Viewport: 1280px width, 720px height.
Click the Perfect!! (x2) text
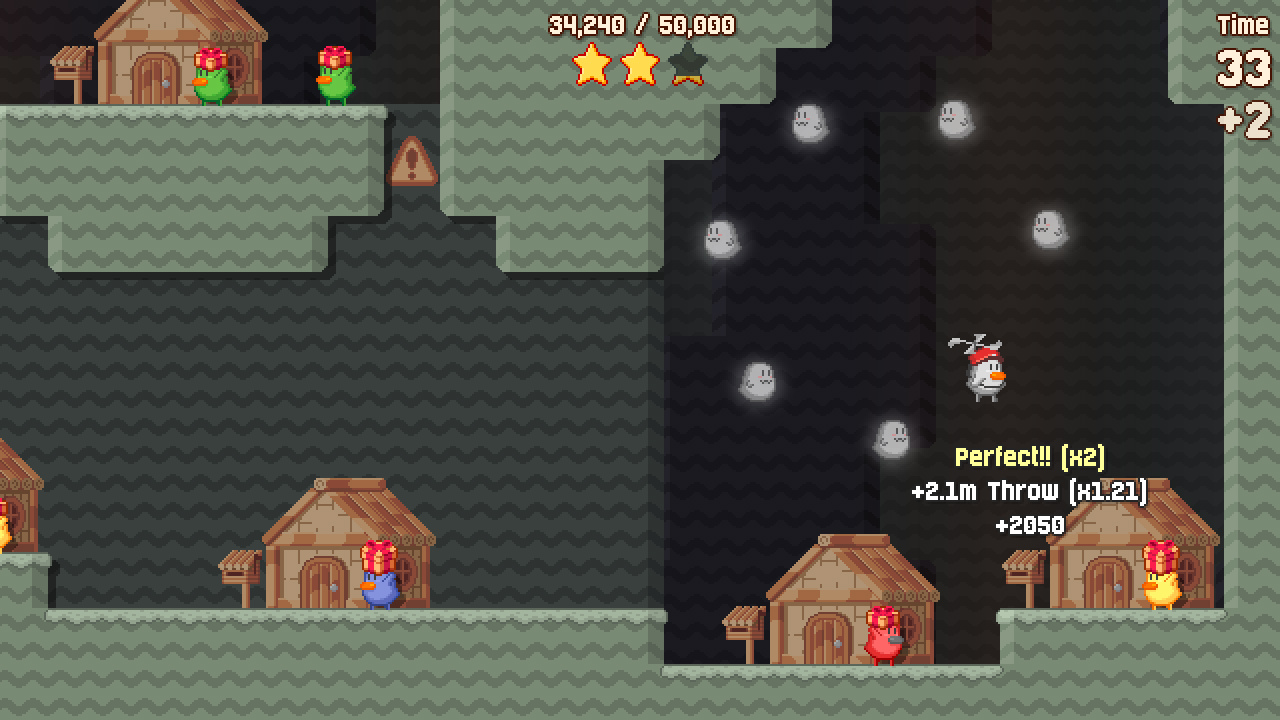coord(1033,457)
